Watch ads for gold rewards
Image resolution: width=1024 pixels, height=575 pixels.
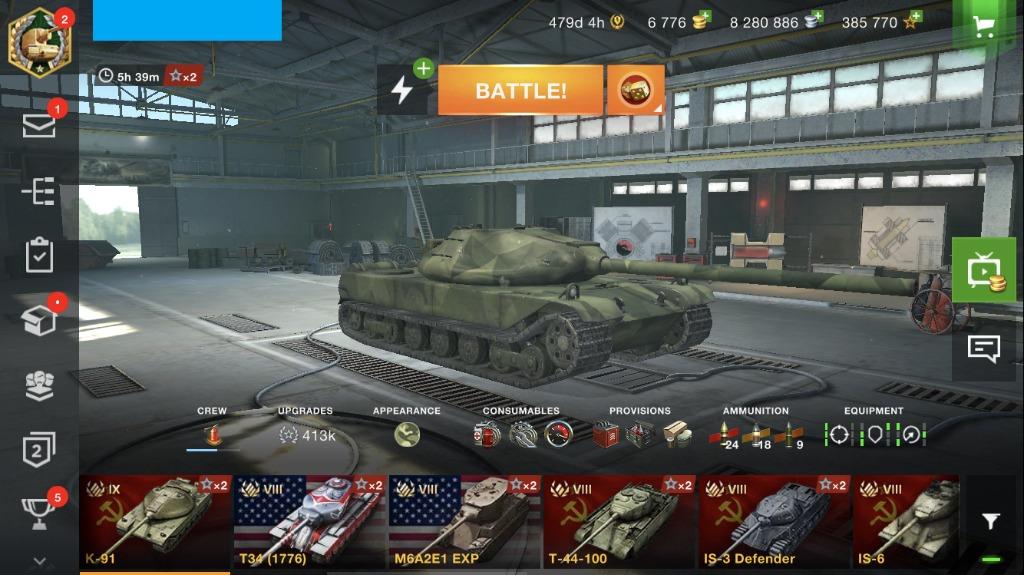[984, 271]
